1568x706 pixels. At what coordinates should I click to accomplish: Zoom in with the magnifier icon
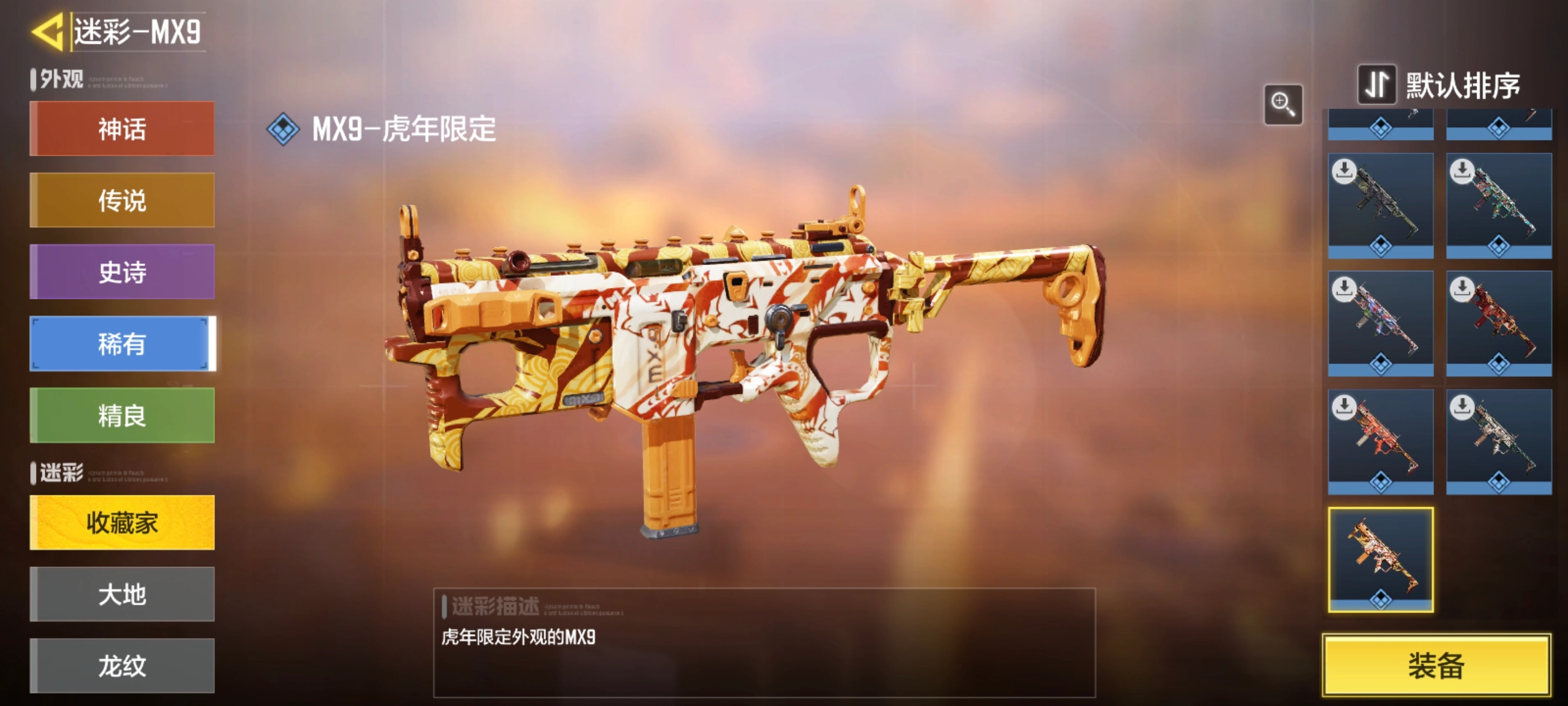click(1282, 104)
